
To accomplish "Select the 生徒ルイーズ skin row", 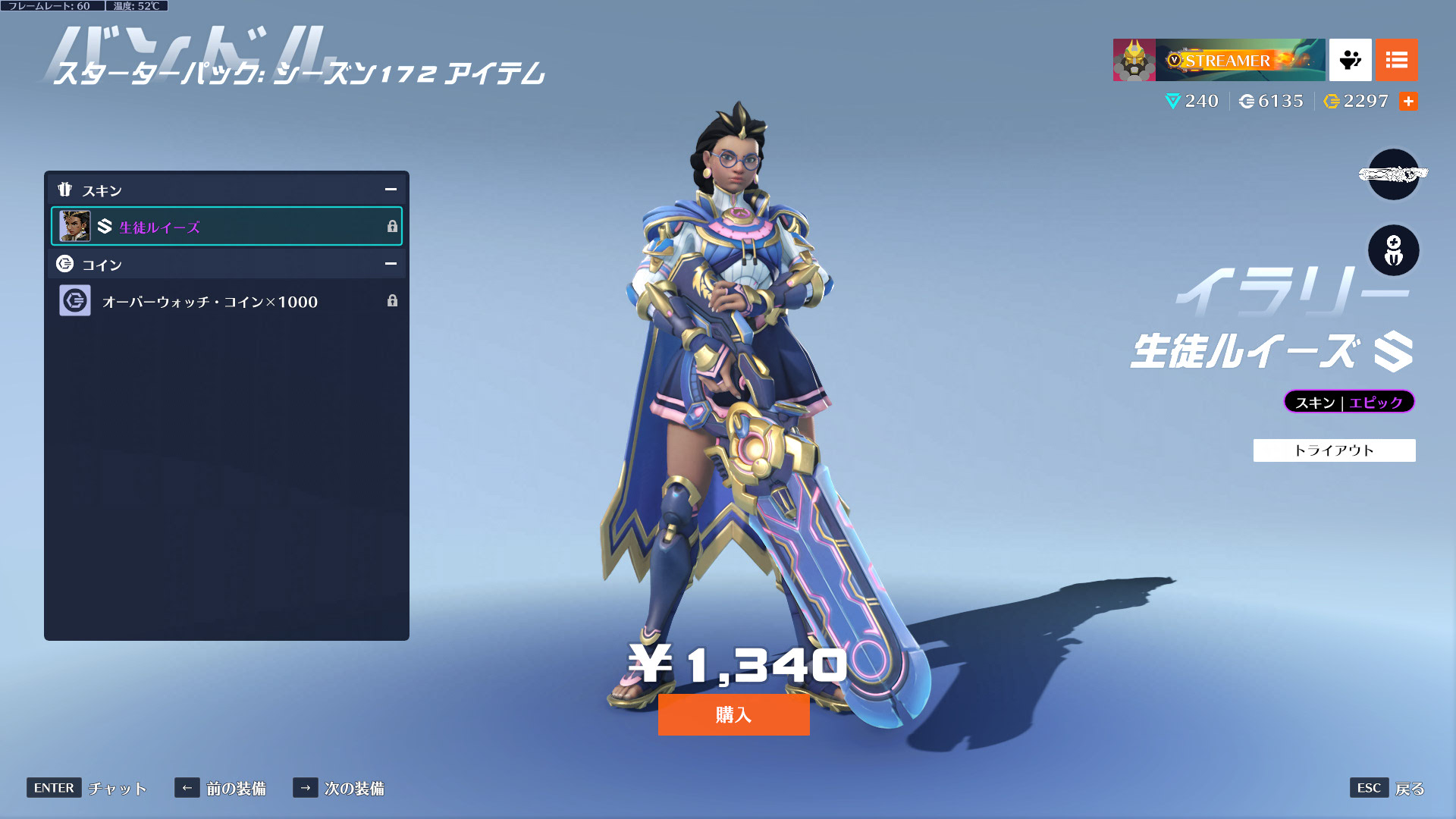I will (x=226, y=226).
